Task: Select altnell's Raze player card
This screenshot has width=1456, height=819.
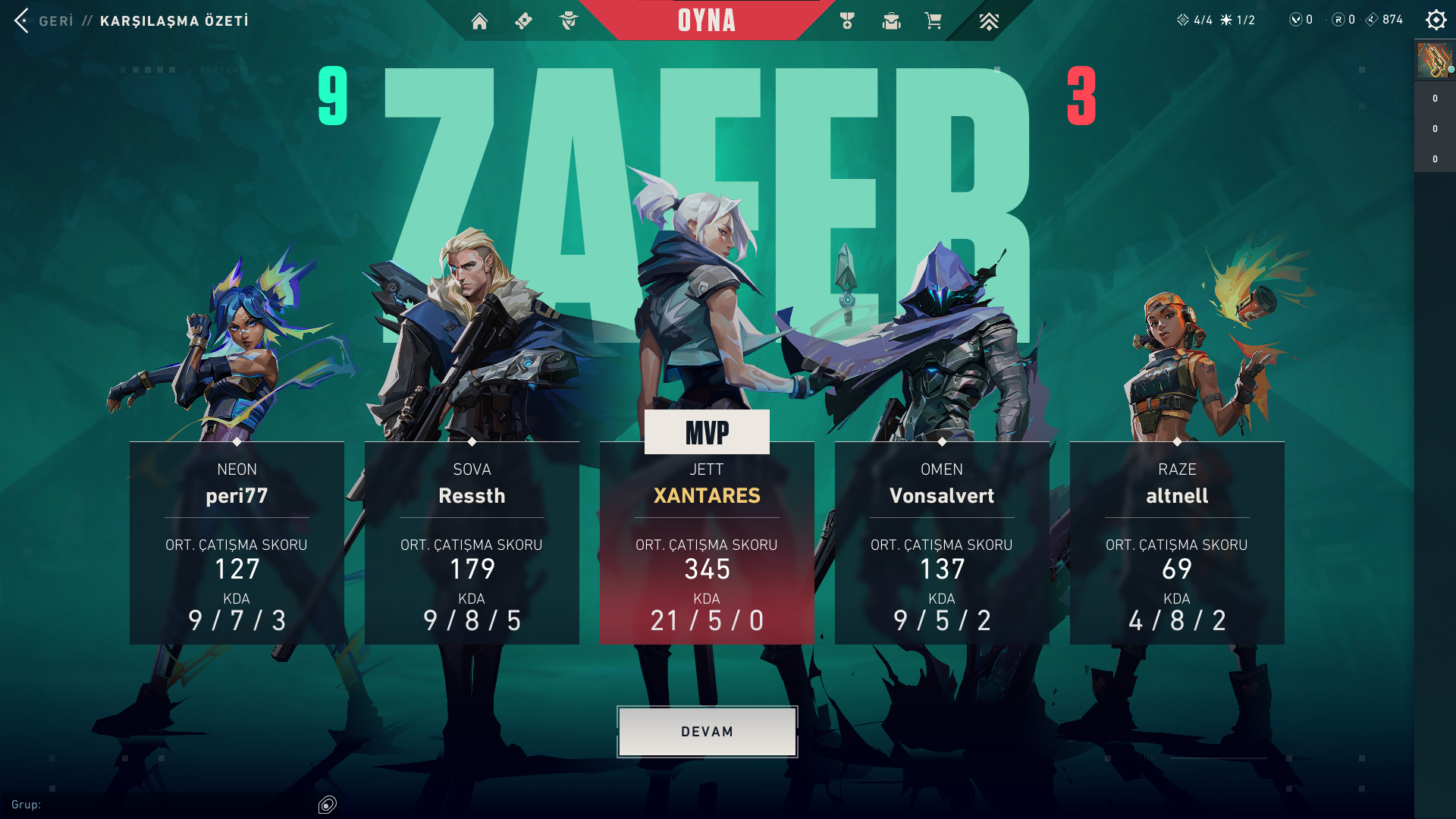Action: pyautogui.click(x=1177, y=543)
